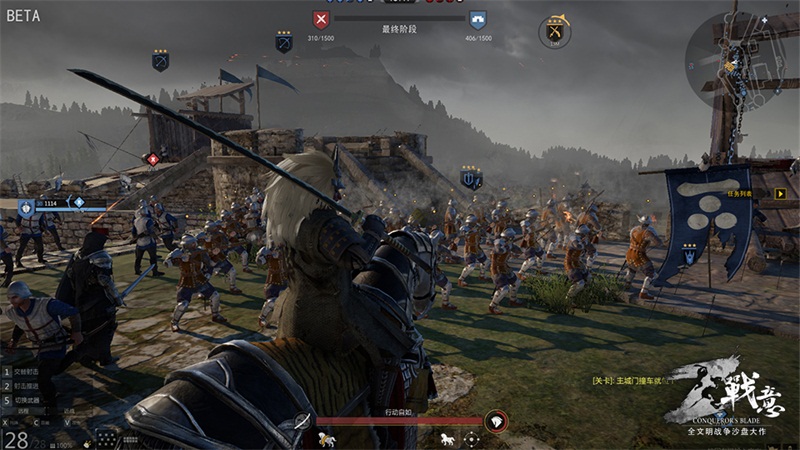The image size is (800, 450).
Task: Expand the 任务列表 quest list arrow
Action: coord(781,194)
